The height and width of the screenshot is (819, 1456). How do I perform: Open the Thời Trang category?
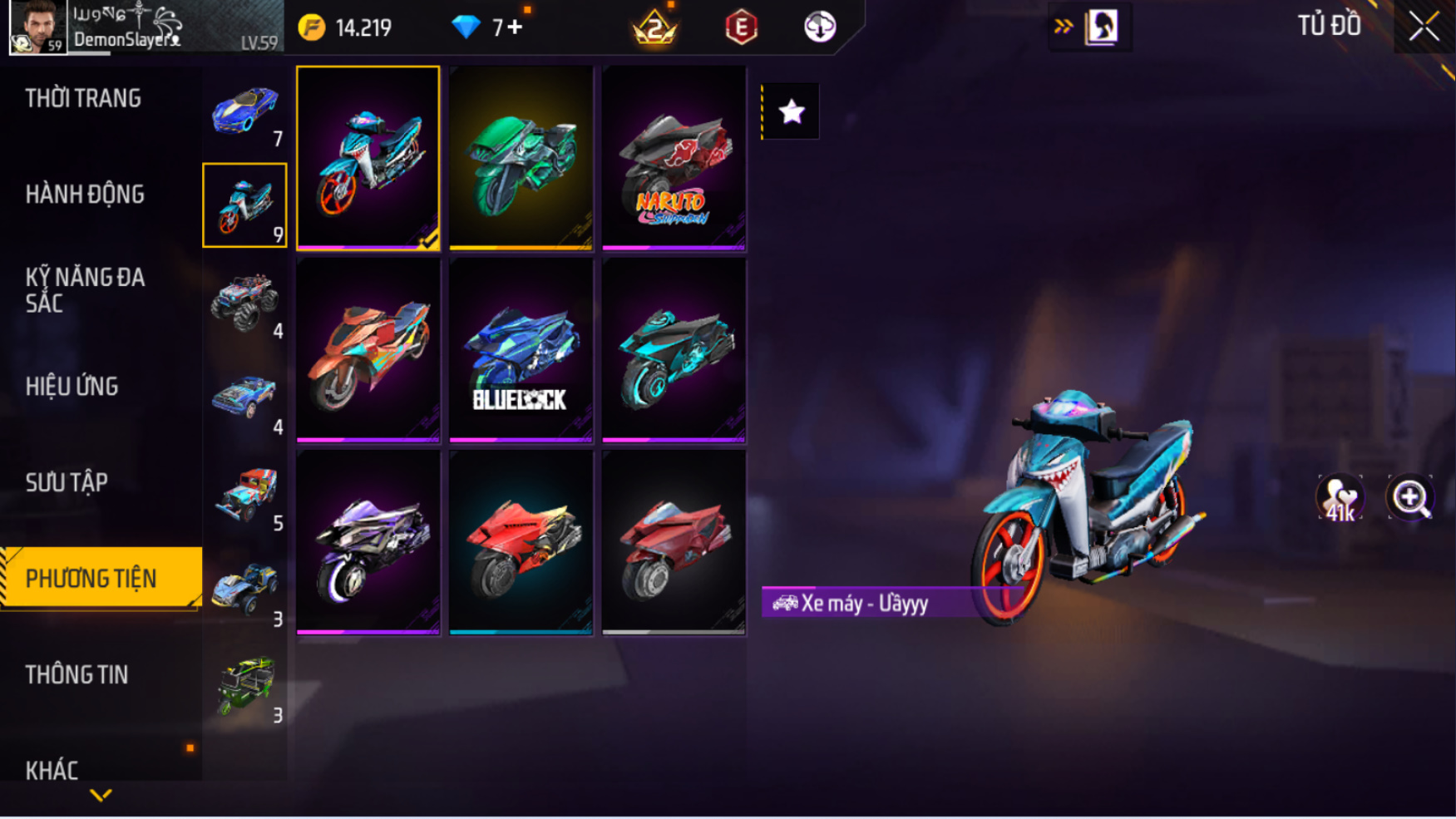point(83,98)
